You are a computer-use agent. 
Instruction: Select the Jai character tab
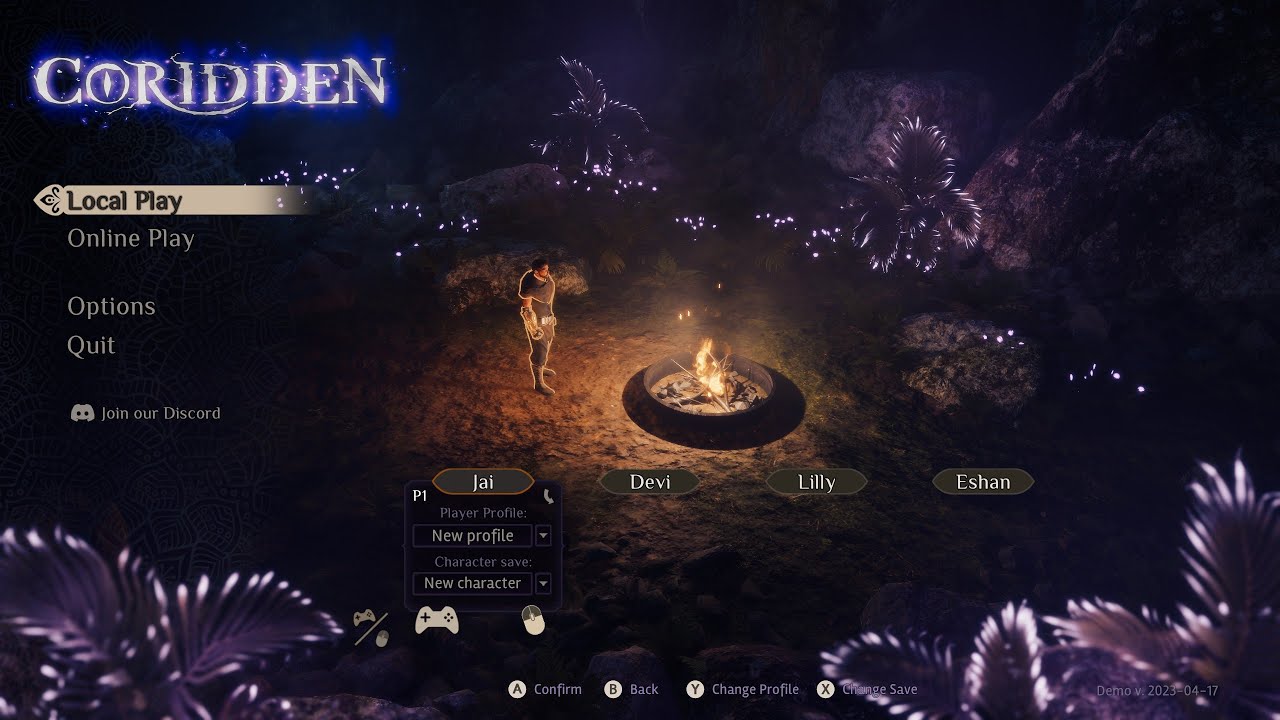point(483,482)
